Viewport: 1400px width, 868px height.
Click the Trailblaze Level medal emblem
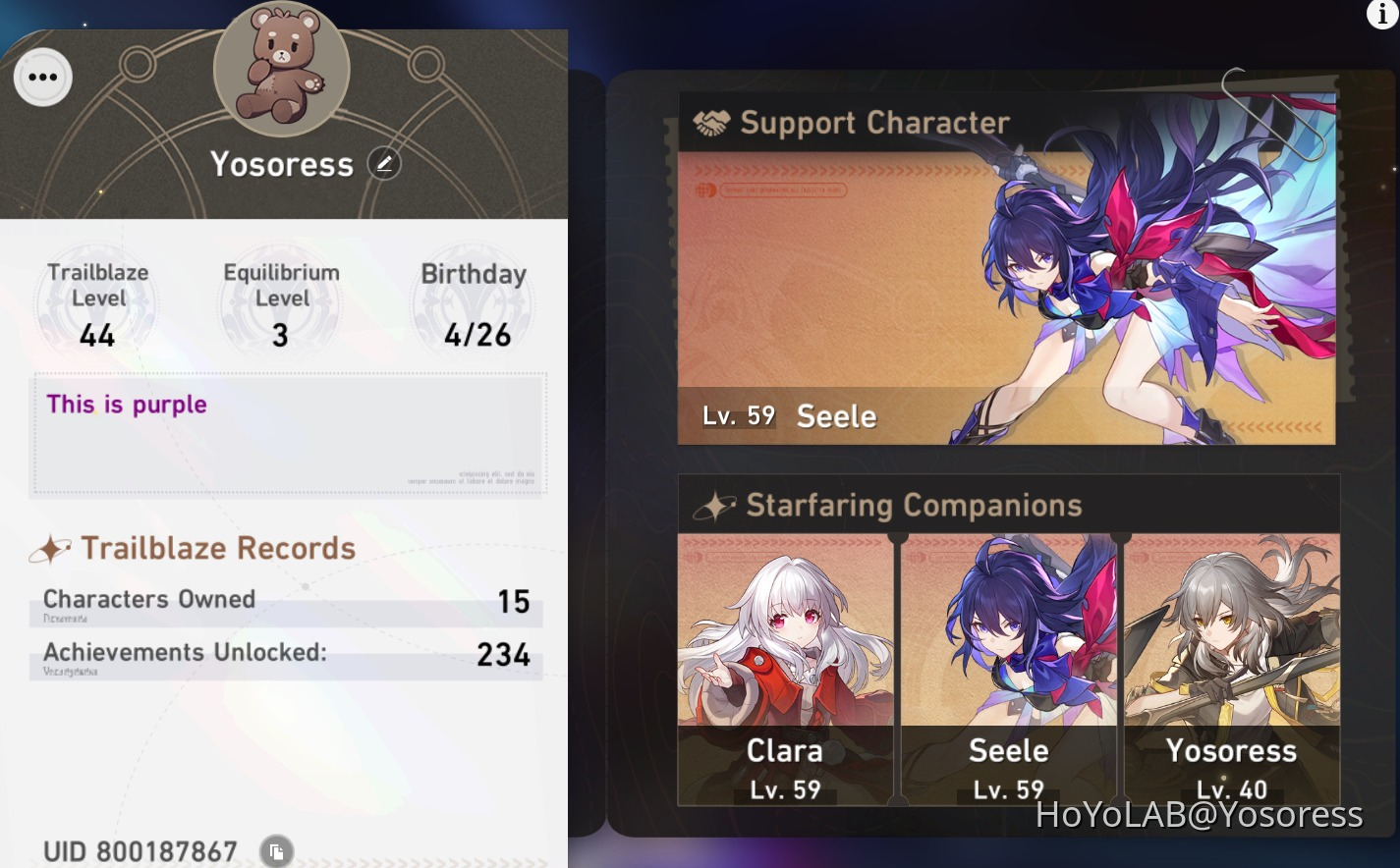tap(97, 304)
